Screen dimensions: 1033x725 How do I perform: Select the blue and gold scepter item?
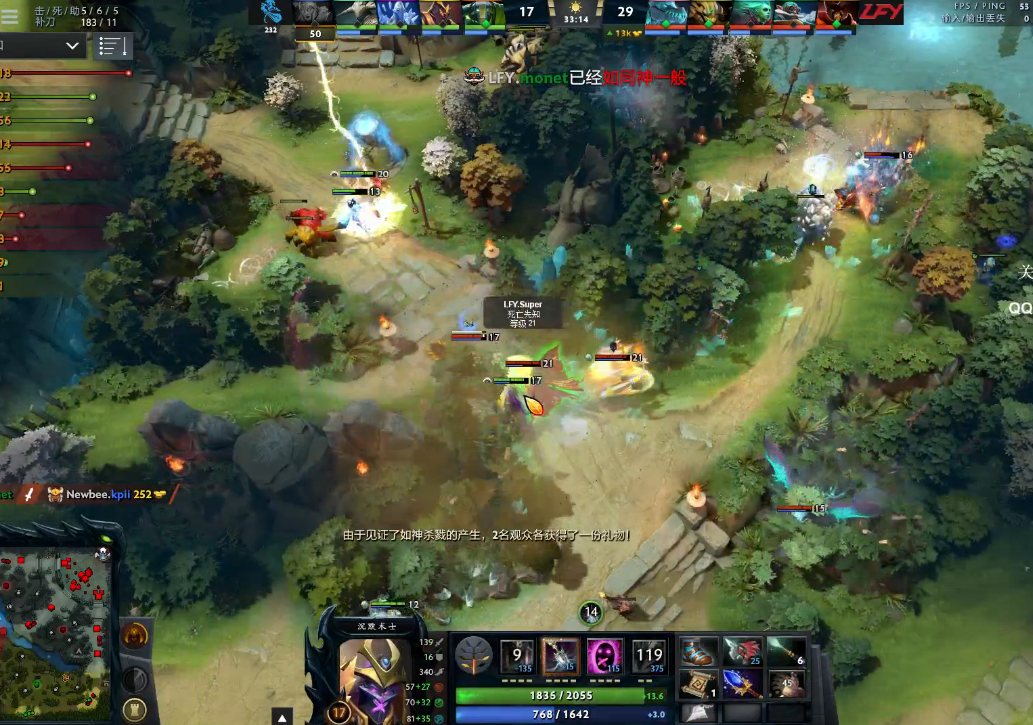tap(743, 684)
